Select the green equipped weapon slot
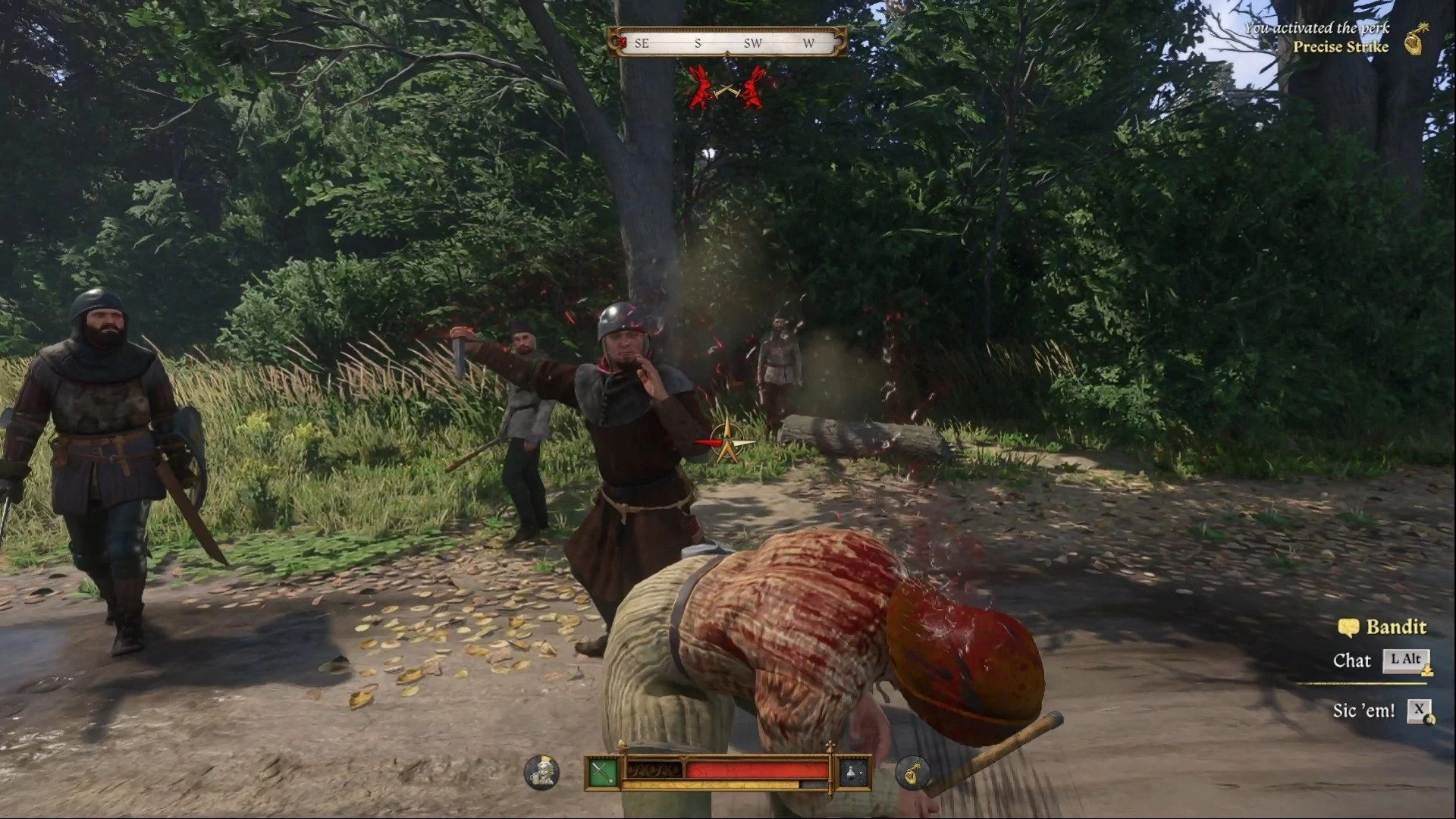This screenshot has height=819, width=1456. coord(603,773)
